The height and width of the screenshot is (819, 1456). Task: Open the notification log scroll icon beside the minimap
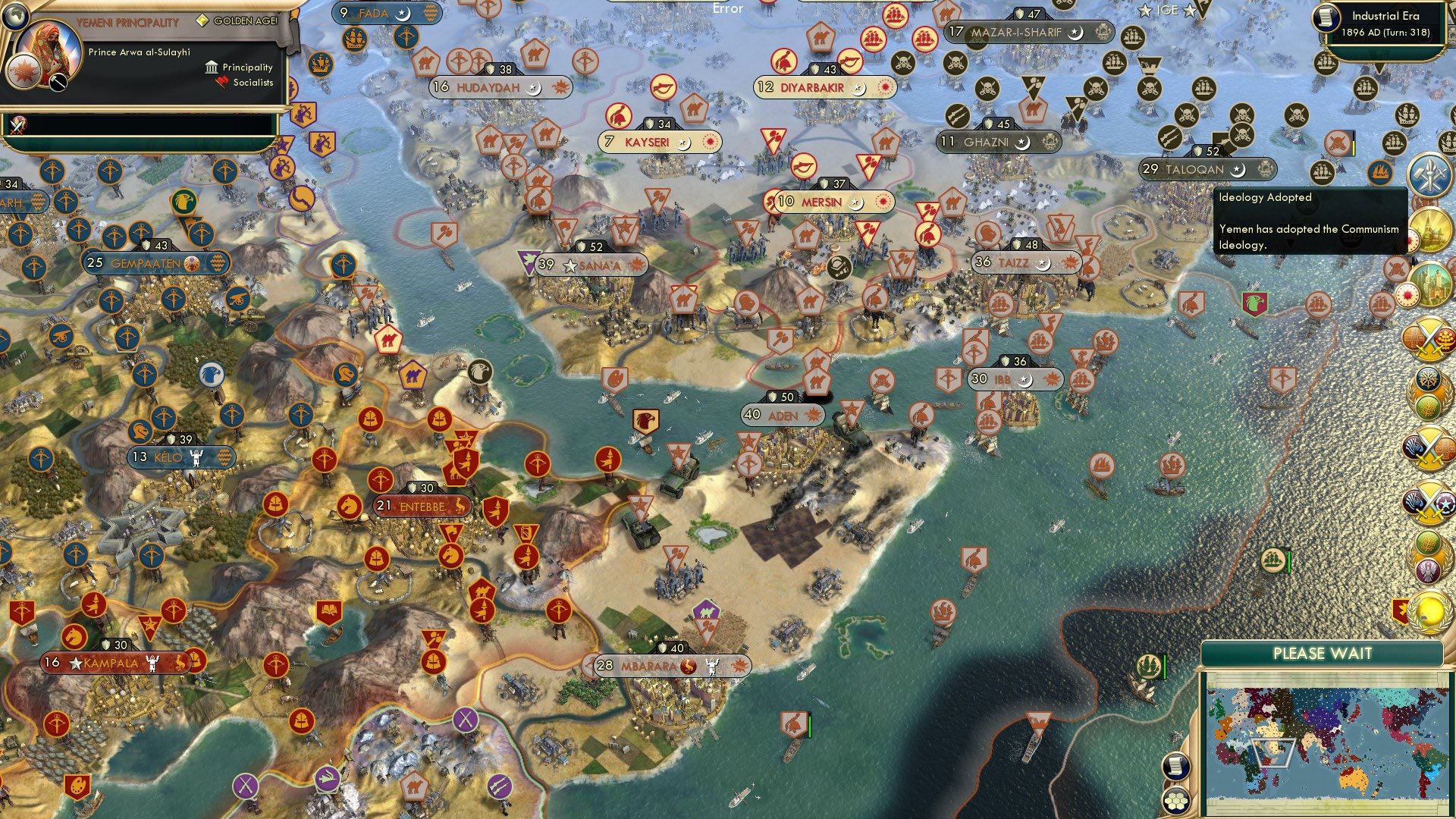click(x=1176, y=766)
